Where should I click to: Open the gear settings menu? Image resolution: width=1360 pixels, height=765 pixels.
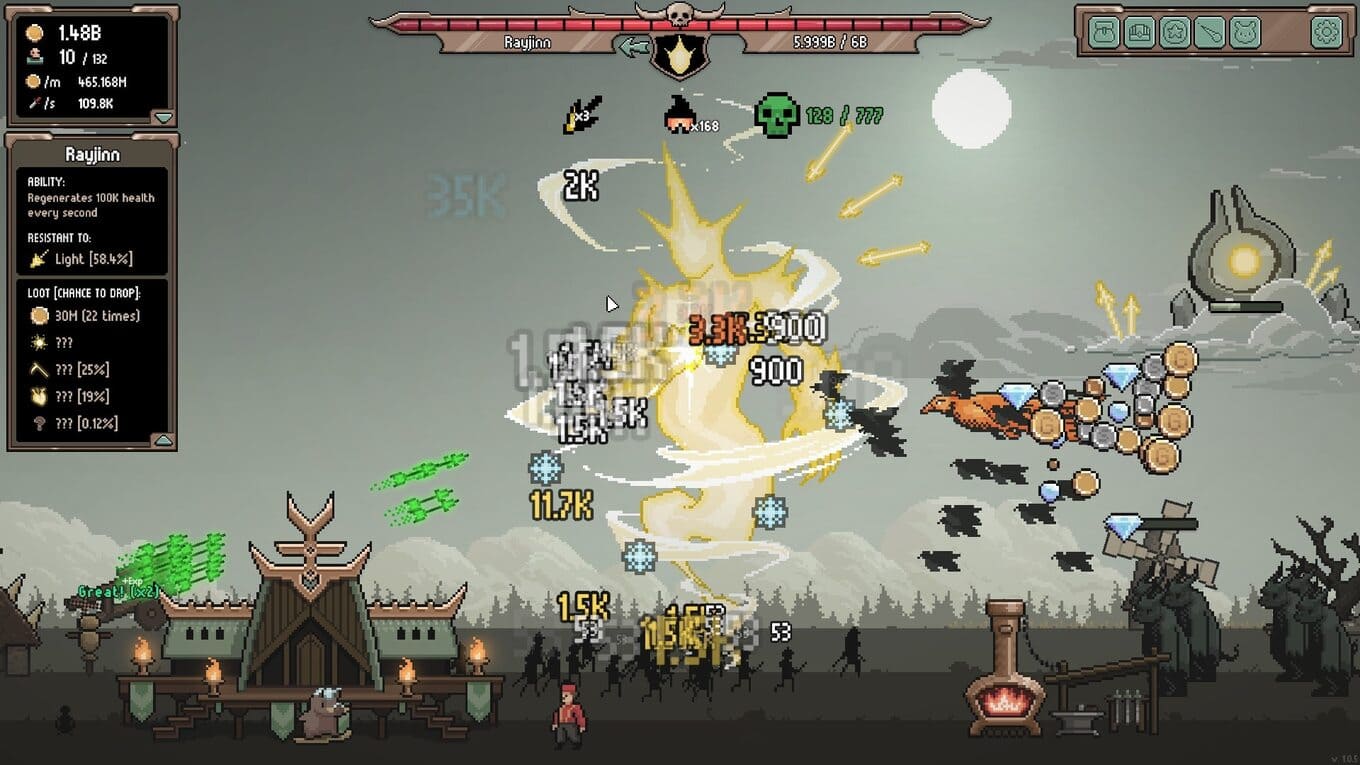pyautogui.click(x=1326, y=33)
